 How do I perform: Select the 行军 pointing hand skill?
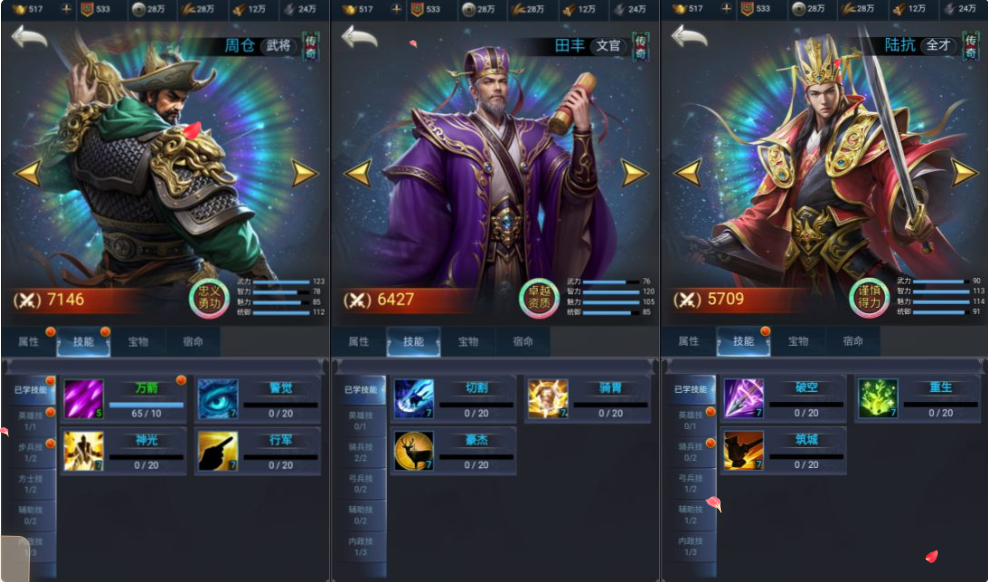pos(217,451)
